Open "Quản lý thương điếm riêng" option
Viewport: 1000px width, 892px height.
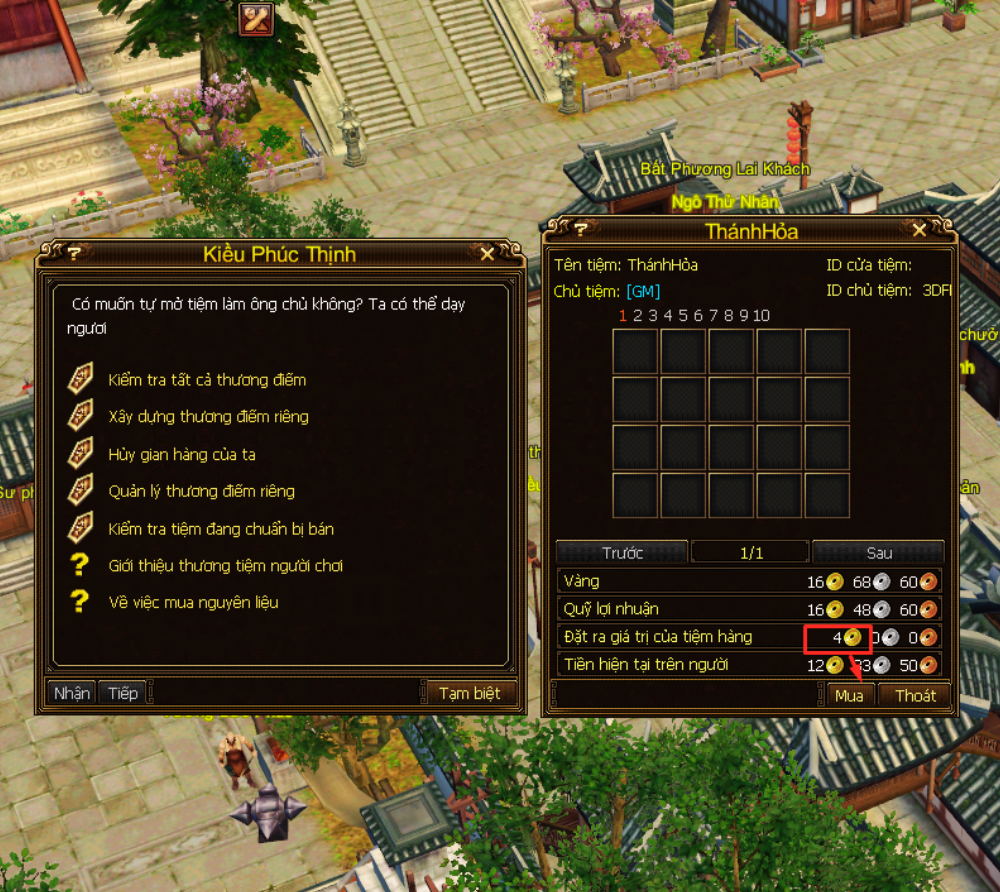click(x=201, y=491)
